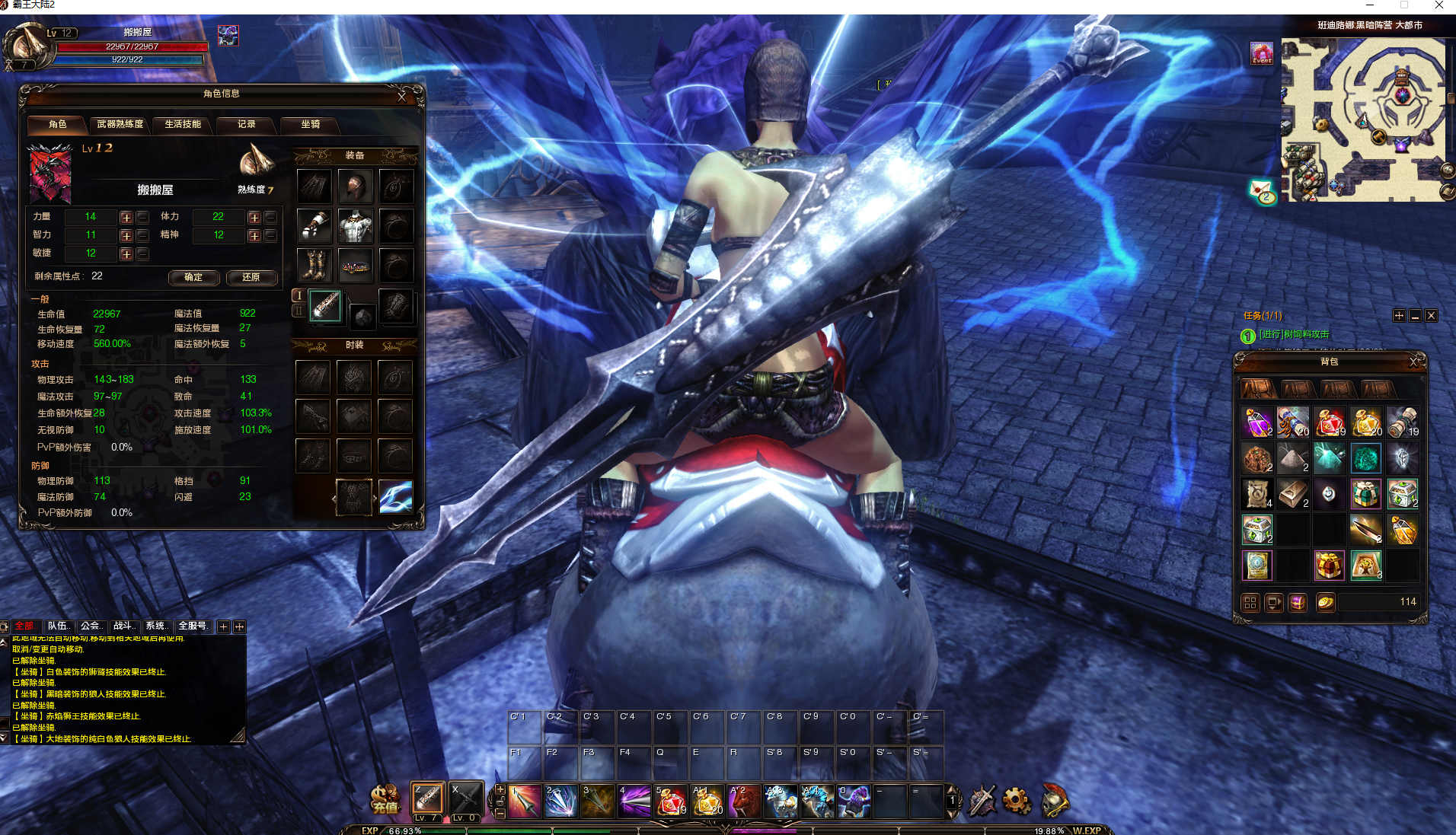This screenshot has height=835, width=1456.
Task: Switch to the 武器熟练度 tab
Action: click(x=120, y=124)
